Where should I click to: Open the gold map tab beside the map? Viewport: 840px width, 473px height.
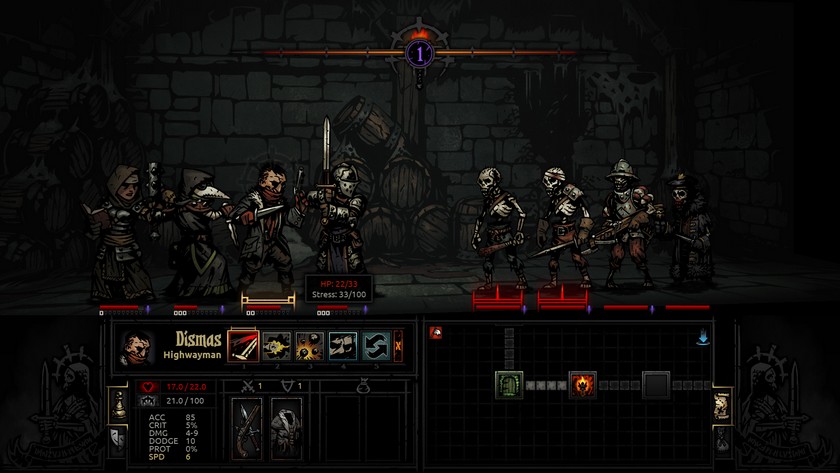click(722, 404)
